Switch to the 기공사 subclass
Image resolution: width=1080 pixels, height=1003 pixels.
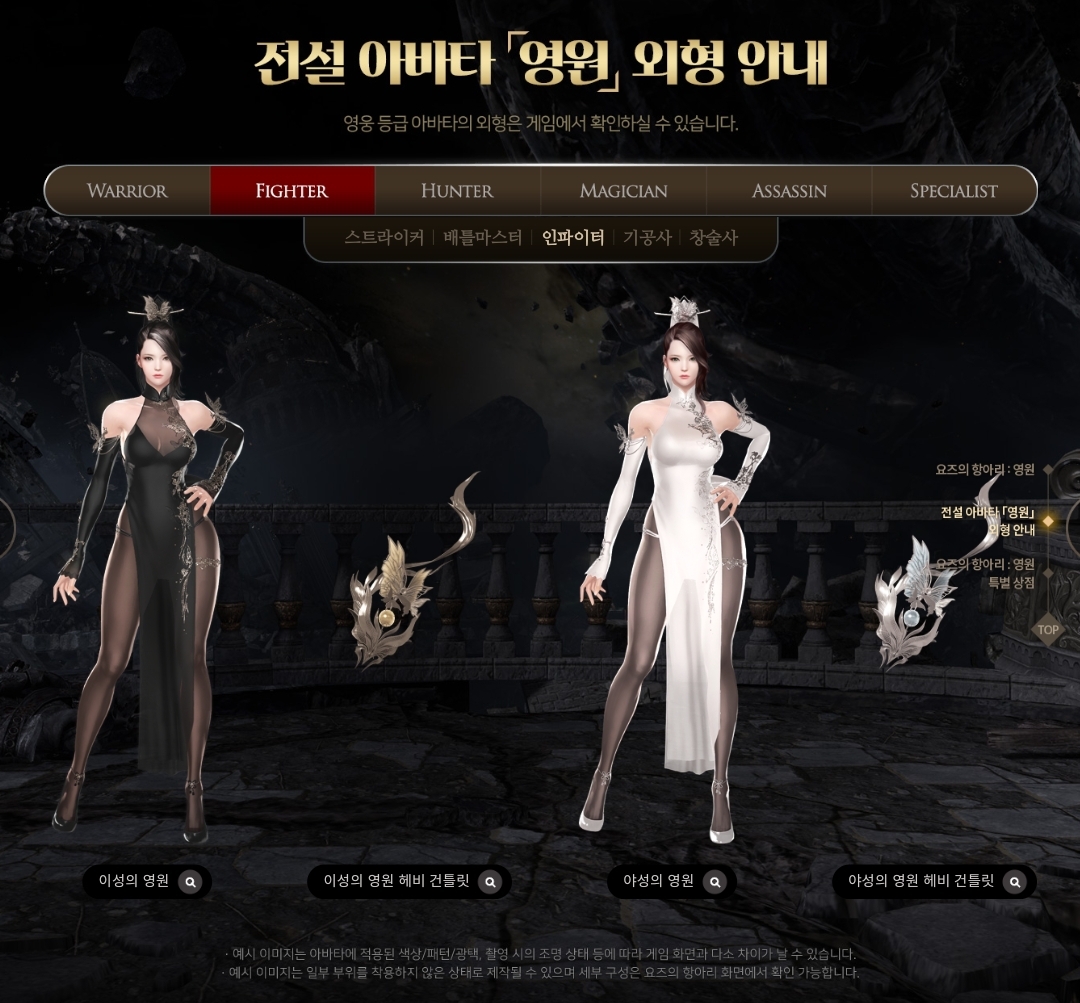(647, 238)
